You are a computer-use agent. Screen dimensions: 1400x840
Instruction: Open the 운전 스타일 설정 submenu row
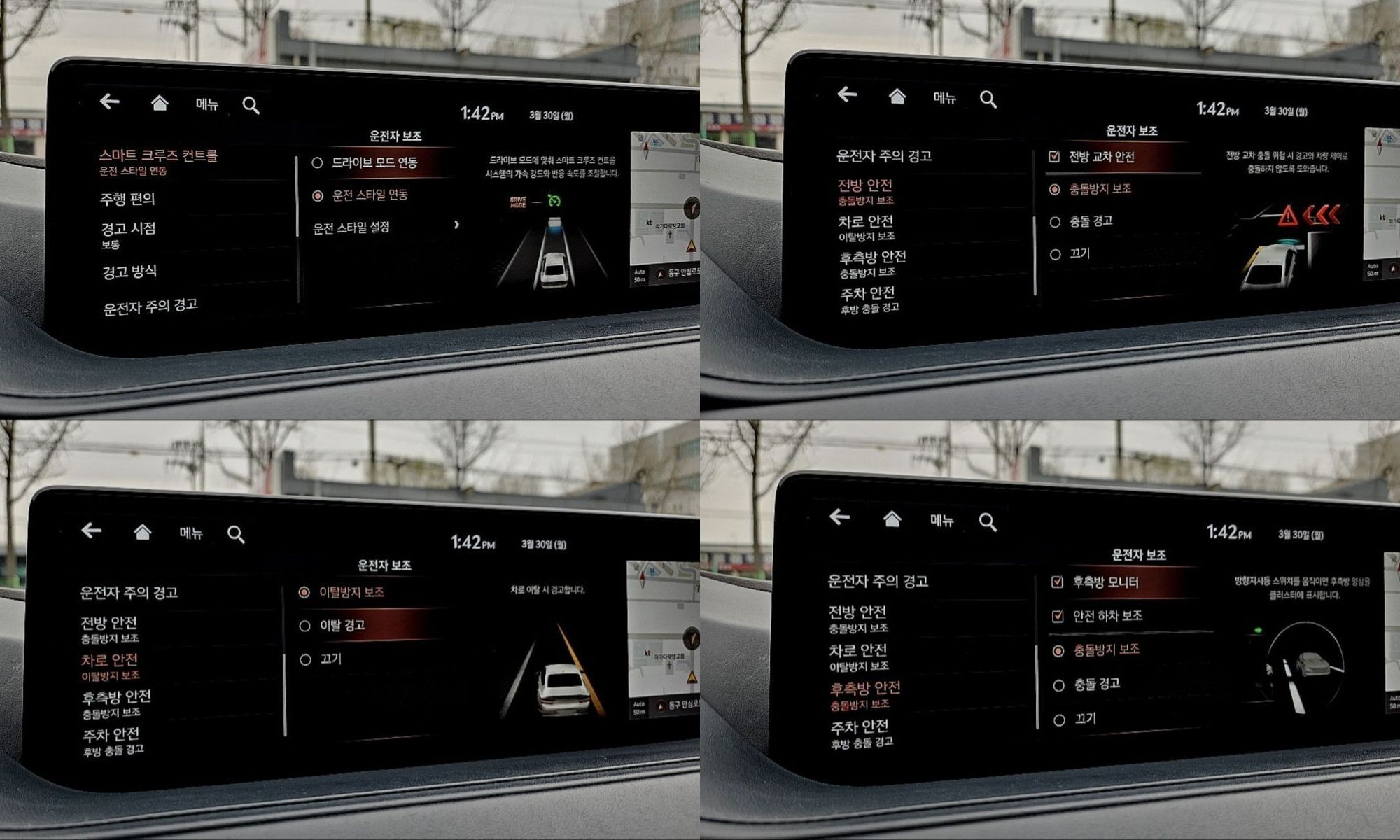tap(385, 227)
